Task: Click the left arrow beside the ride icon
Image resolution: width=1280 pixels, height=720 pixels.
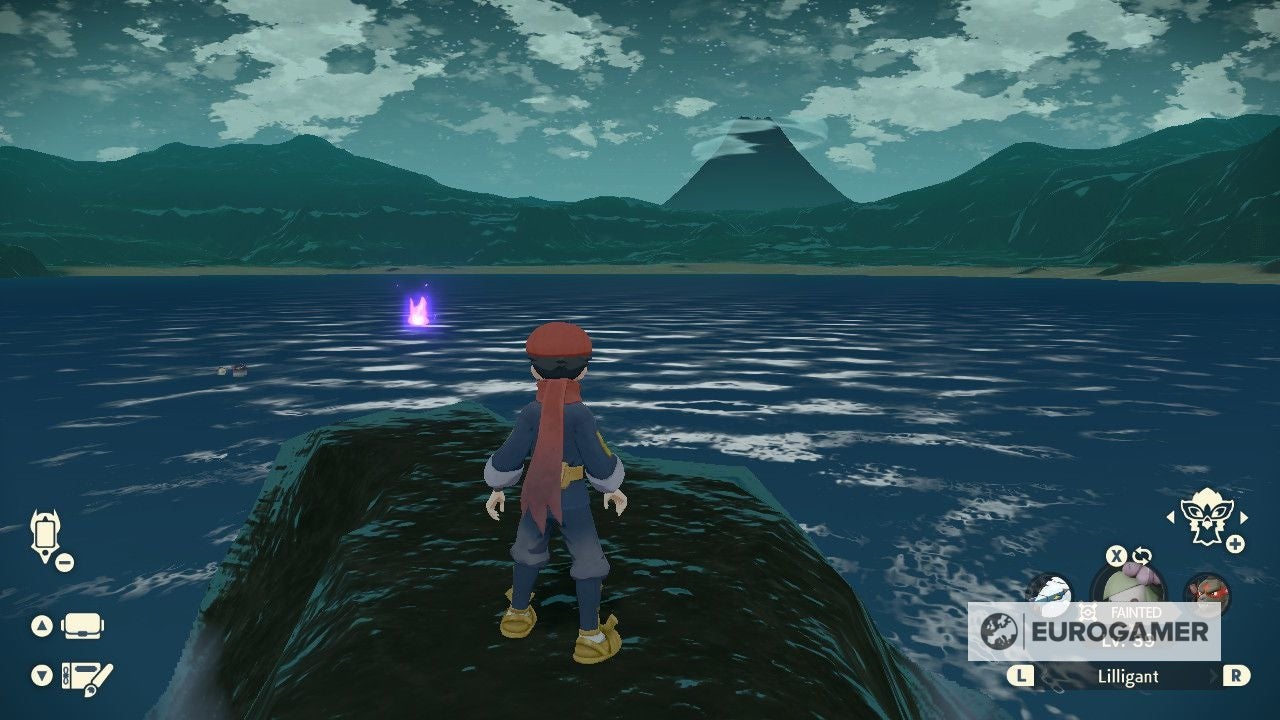Action: (x=1171, y=518)
